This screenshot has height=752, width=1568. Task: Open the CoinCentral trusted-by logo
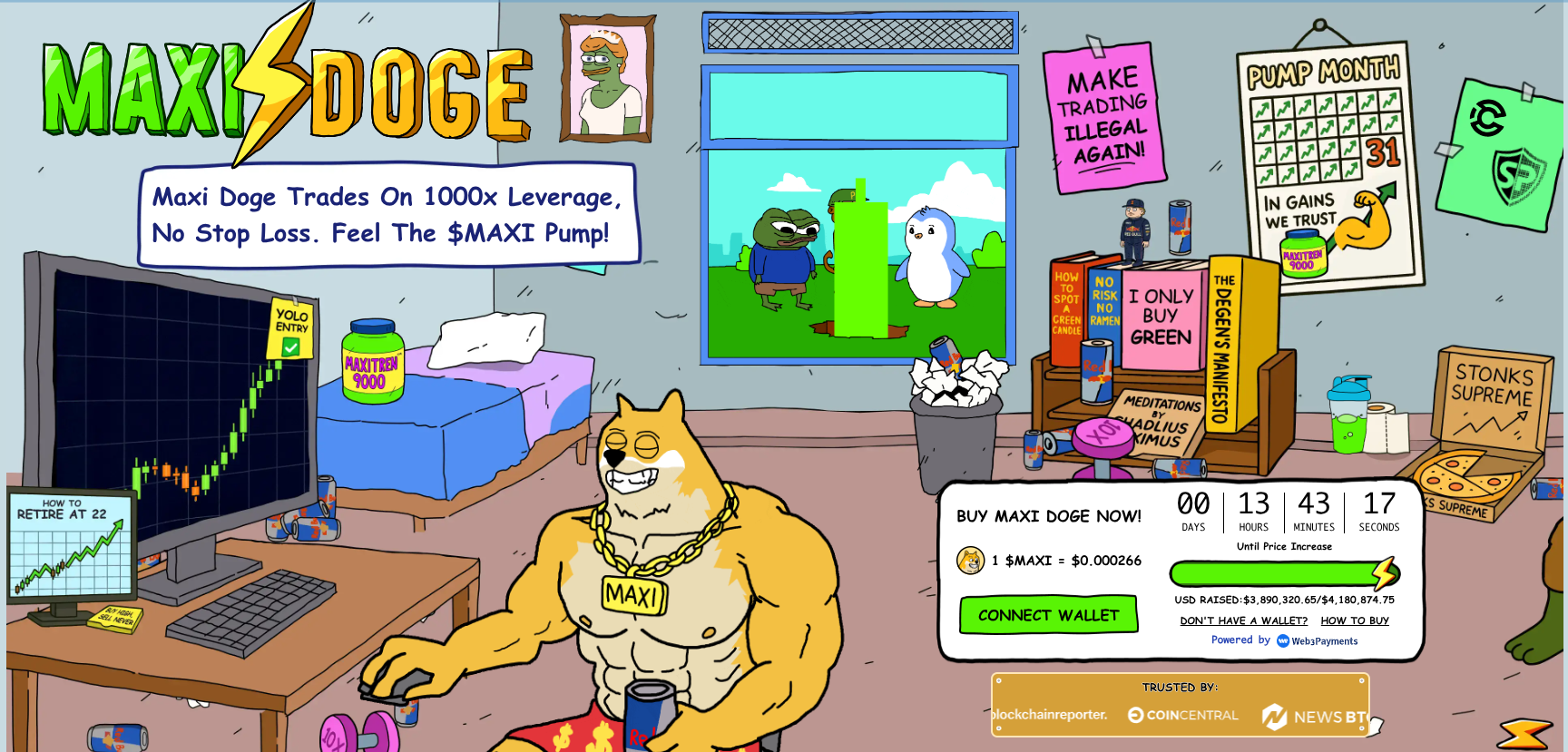click(1183, 716)
